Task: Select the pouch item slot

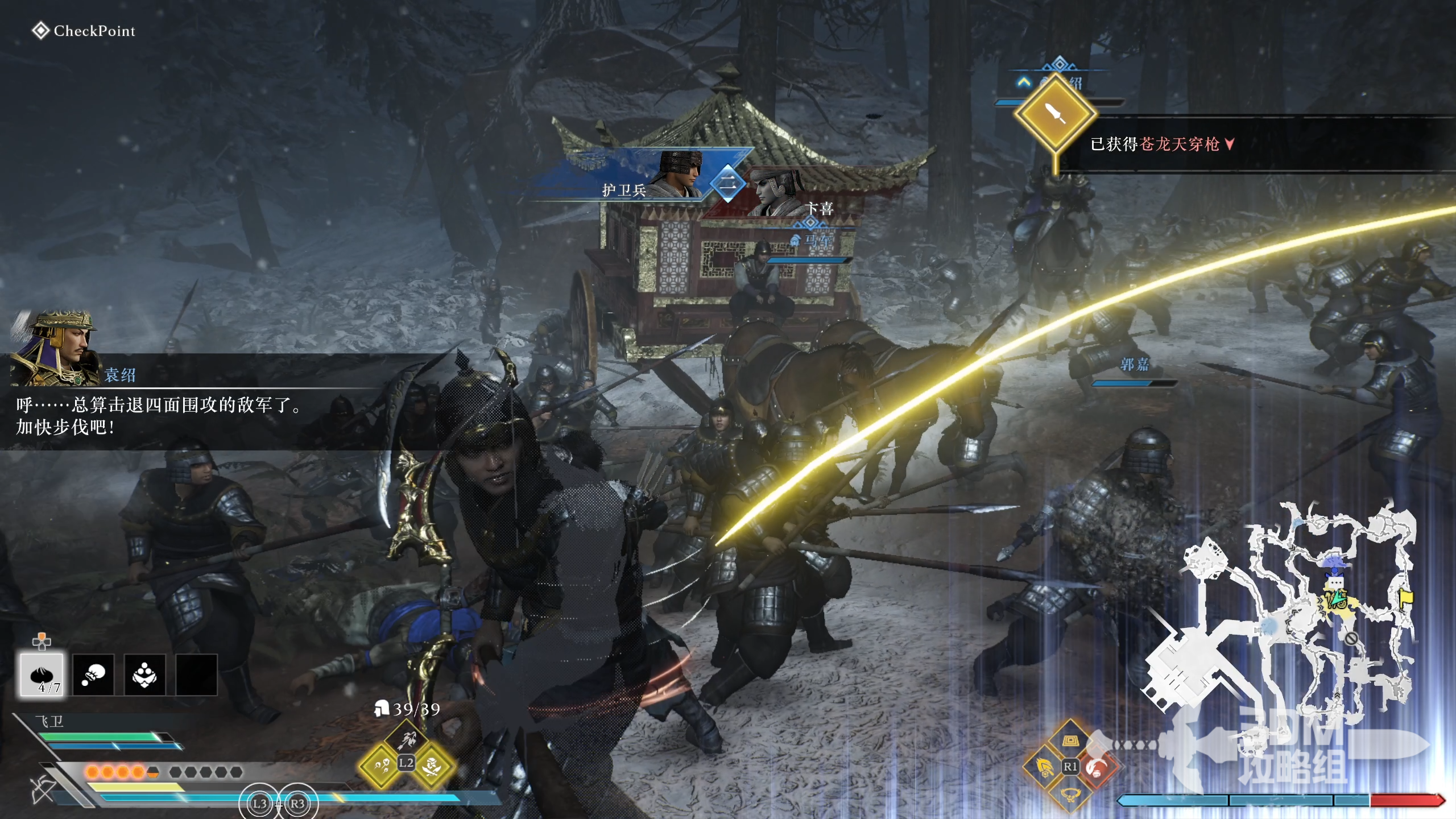Action: click(x=93, y=675)
